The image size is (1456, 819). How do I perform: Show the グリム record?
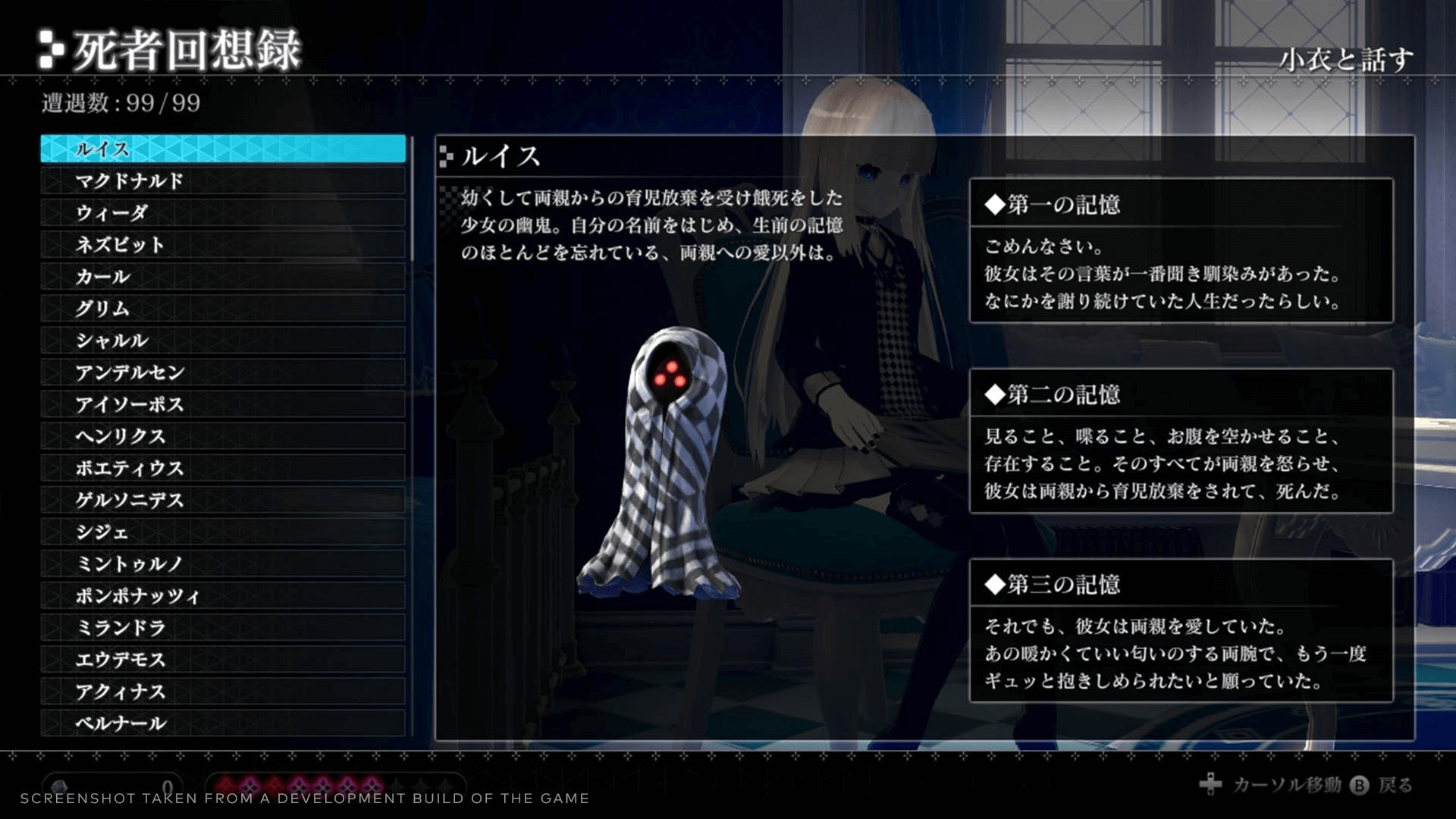[x=223, y=309]
